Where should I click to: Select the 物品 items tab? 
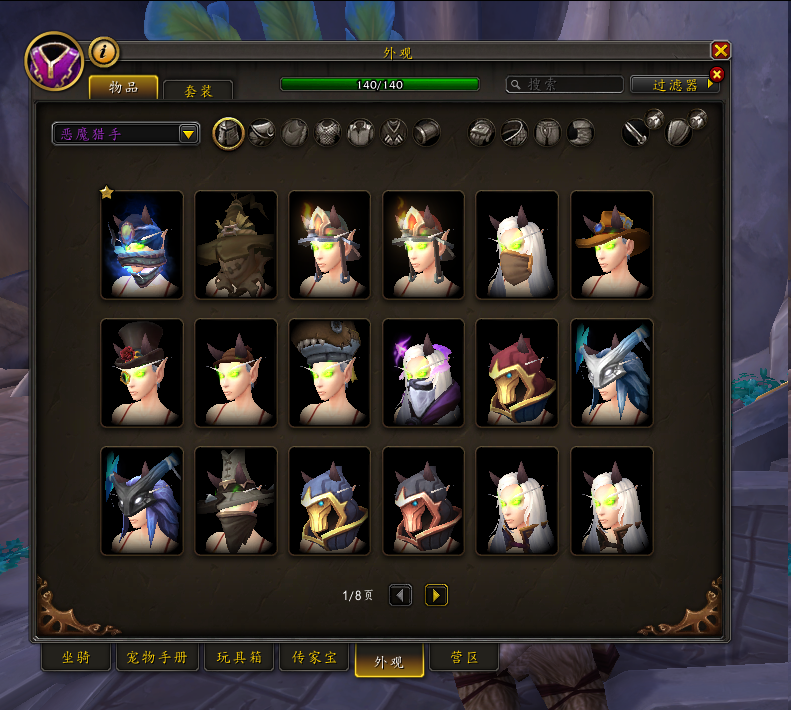click(x=124, y=88)
